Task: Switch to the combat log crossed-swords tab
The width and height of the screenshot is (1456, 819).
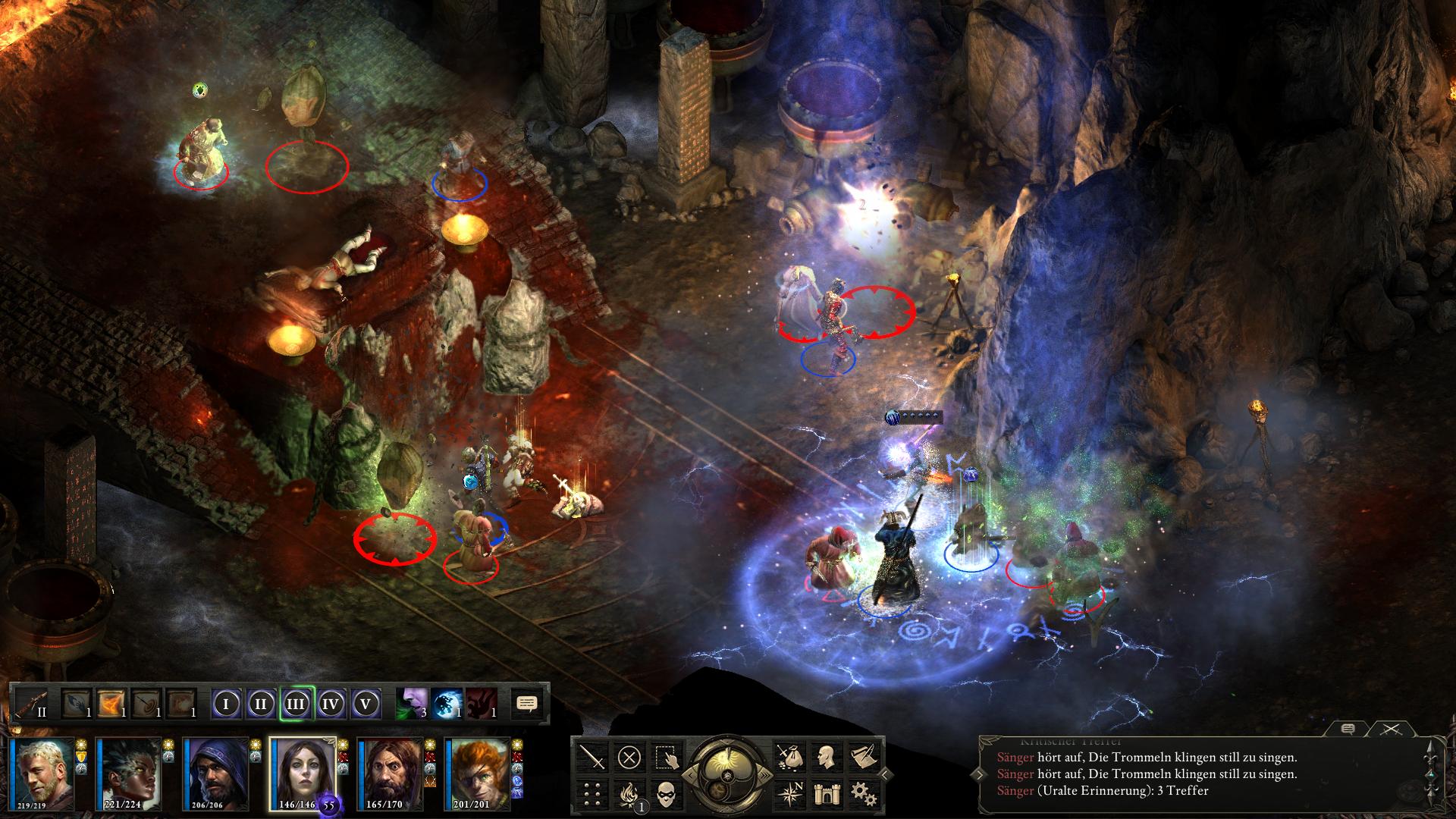Action: (1389, 729)
